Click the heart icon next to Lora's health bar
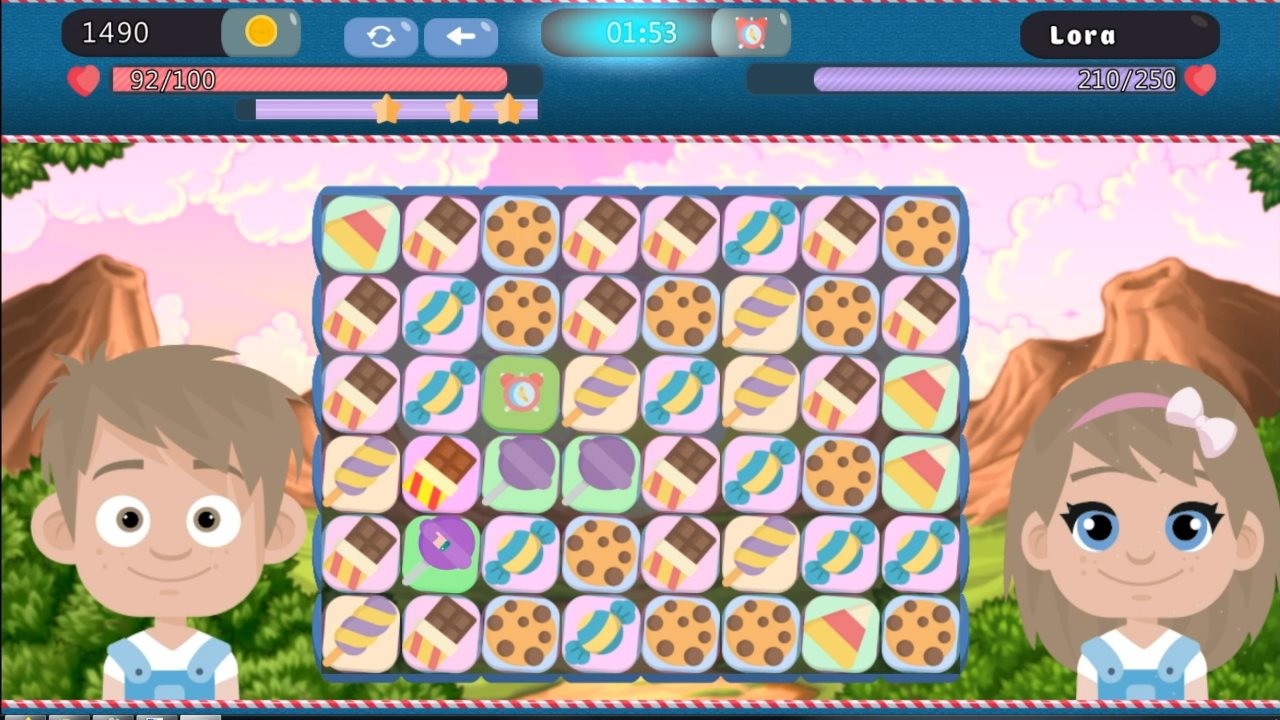 coord(1200,78)
